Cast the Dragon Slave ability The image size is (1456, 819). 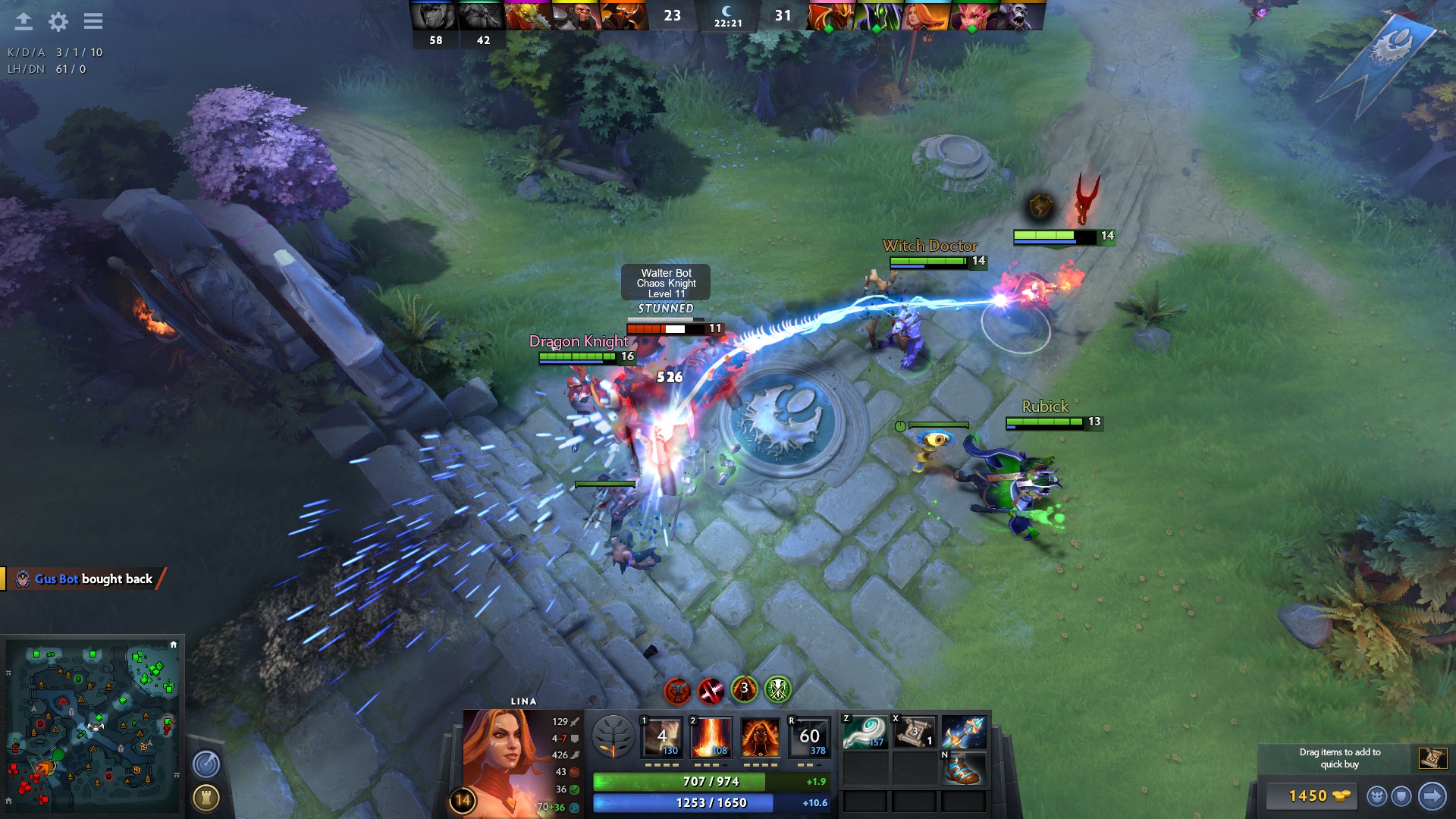click(662, 737)
